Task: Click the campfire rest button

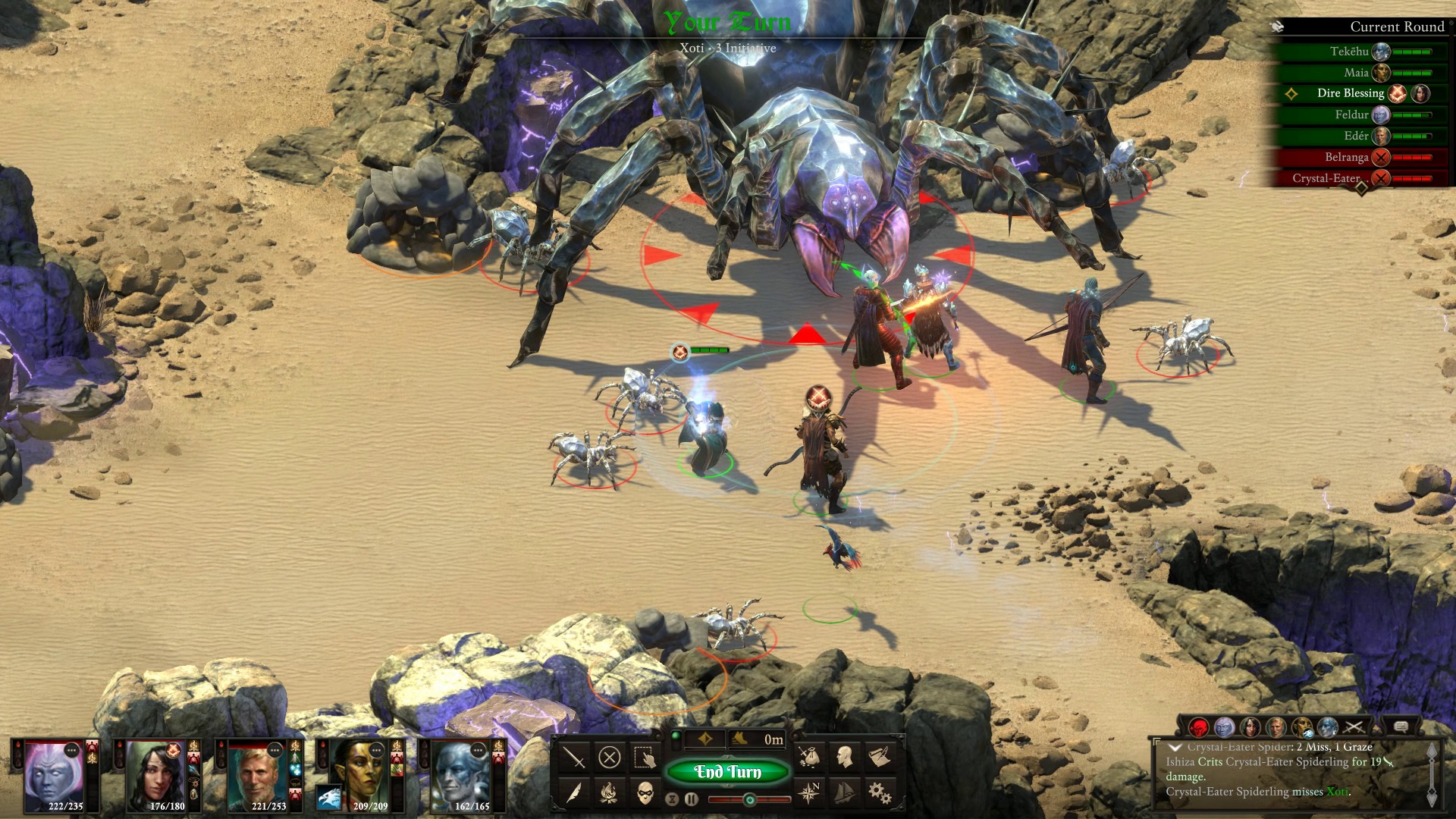Action: (610, 793)
